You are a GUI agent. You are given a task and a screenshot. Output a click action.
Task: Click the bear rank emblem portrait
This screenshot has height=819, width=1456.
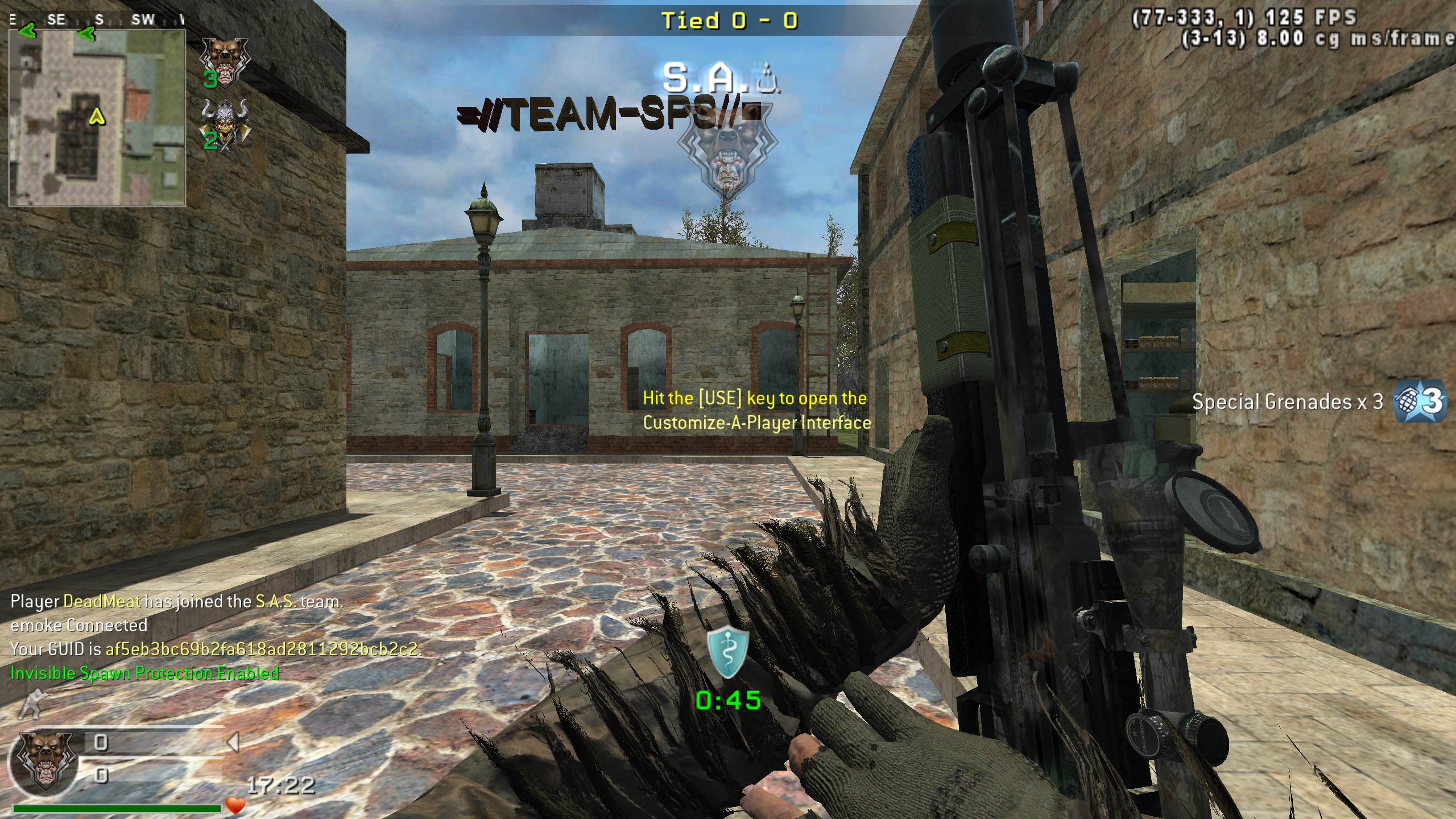click(45, 761)
